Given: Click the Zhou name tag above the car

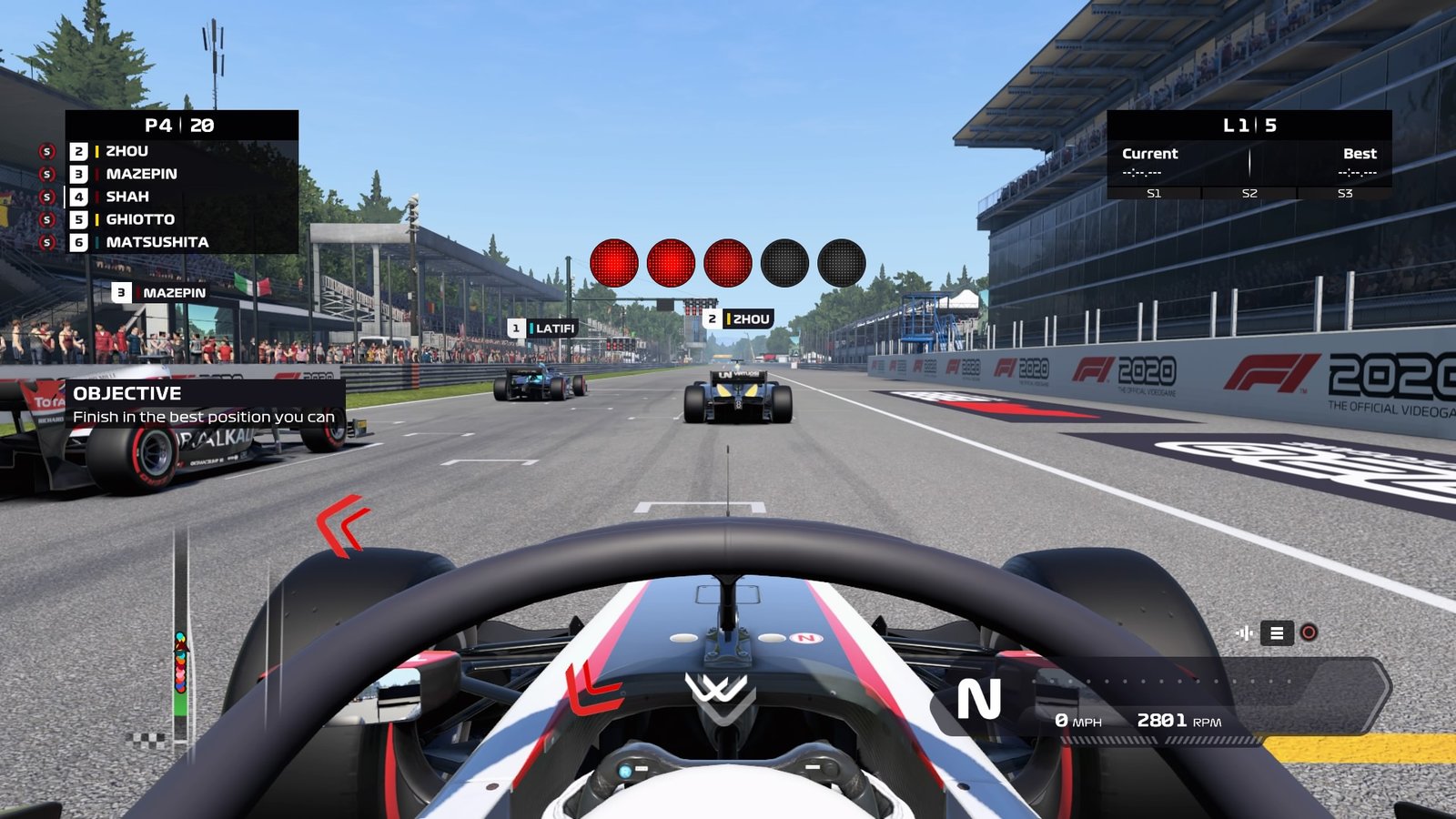Looking at the screenshot, I should [x=739, y=318].
